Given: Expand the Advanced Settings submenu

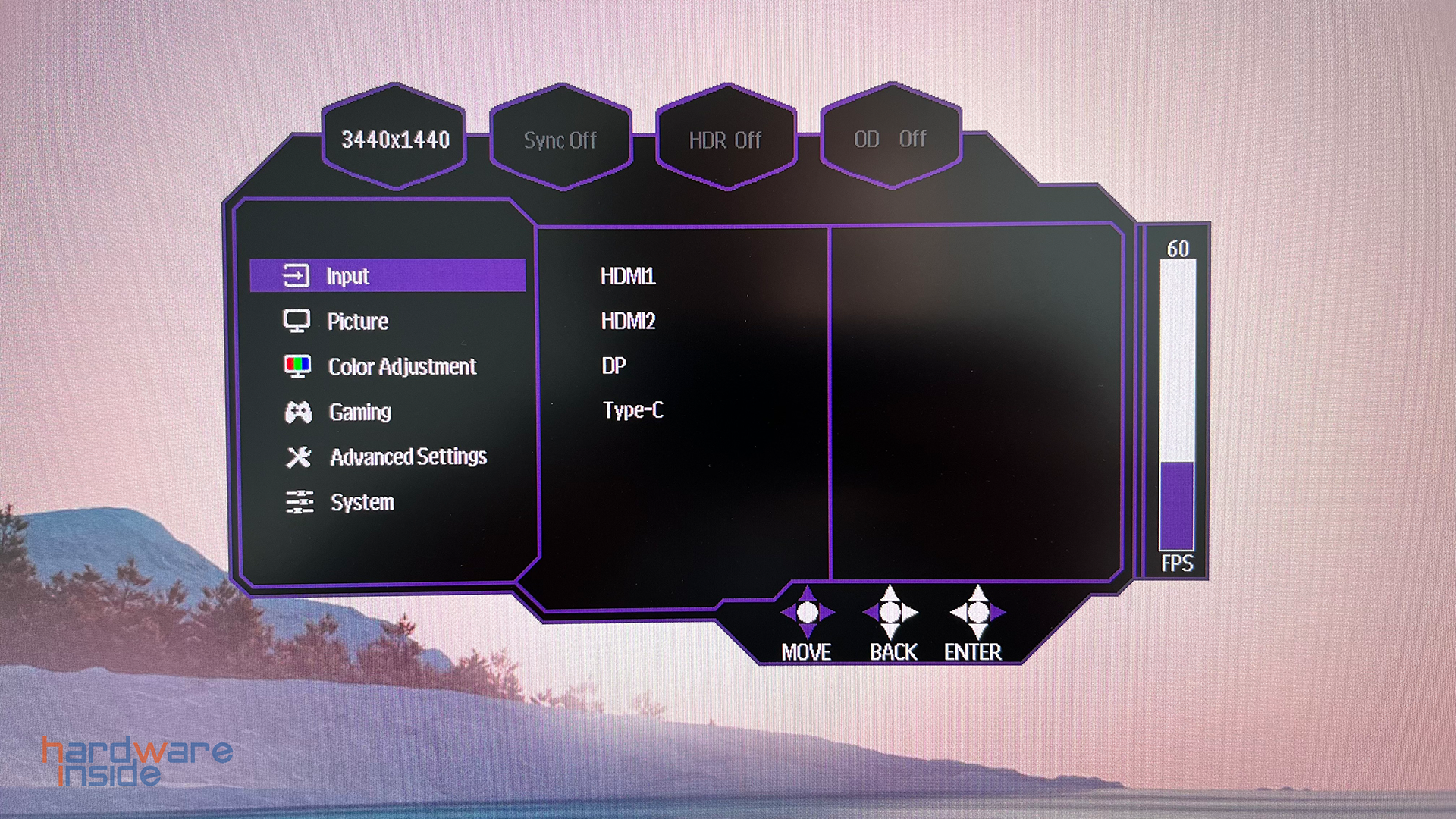Looking at the screenshot, I should pos(407,457).
